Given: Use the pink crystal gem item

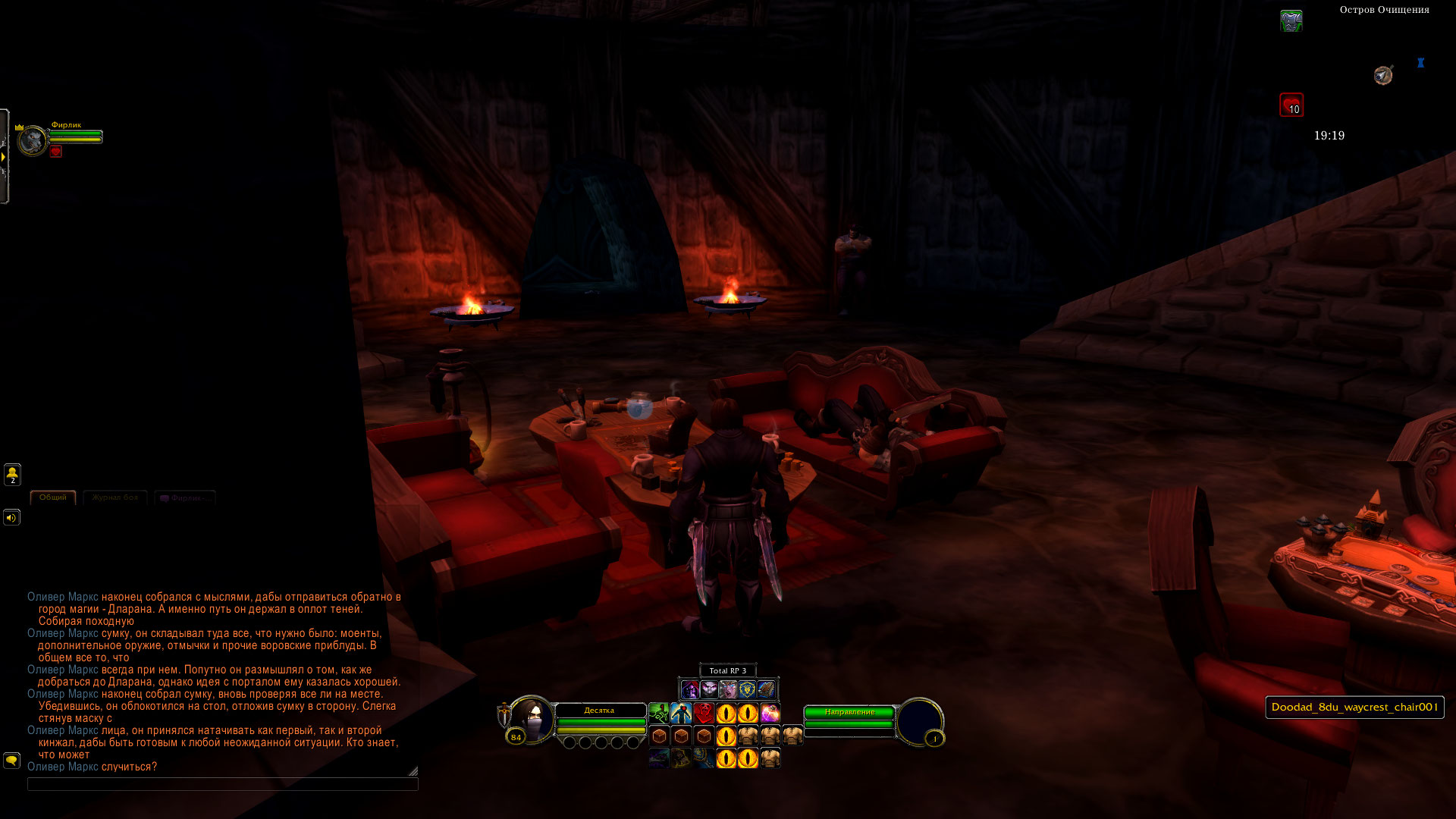Looking at the screenshot, I should click(x=770, y=714).
